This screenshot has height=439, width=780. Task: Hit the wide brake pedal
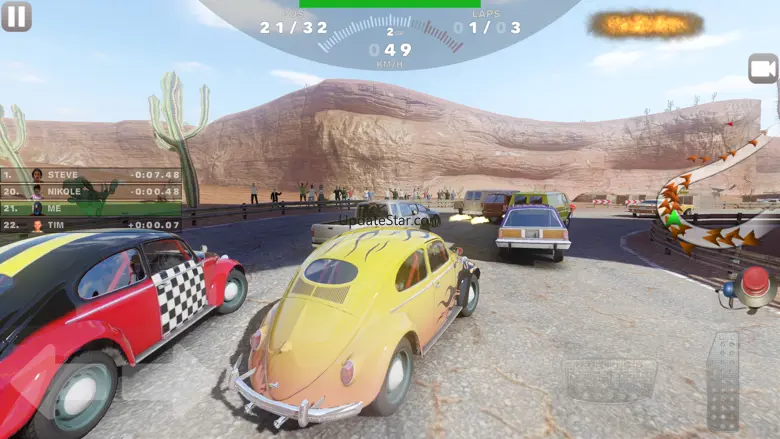[610, 380]
